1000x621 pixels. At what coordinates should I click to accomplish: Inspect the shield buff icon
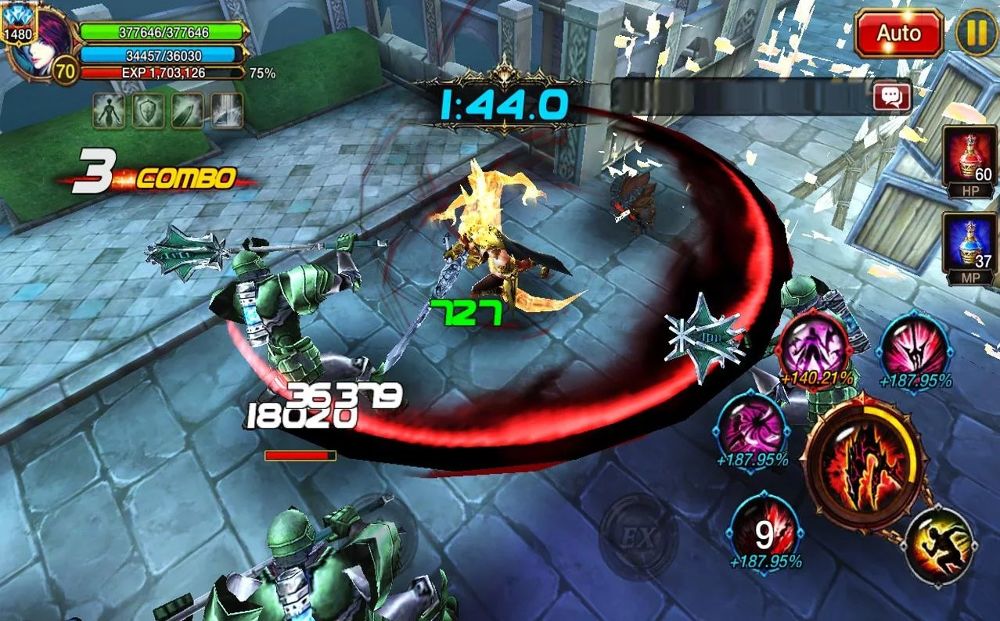tap(148, 110)
